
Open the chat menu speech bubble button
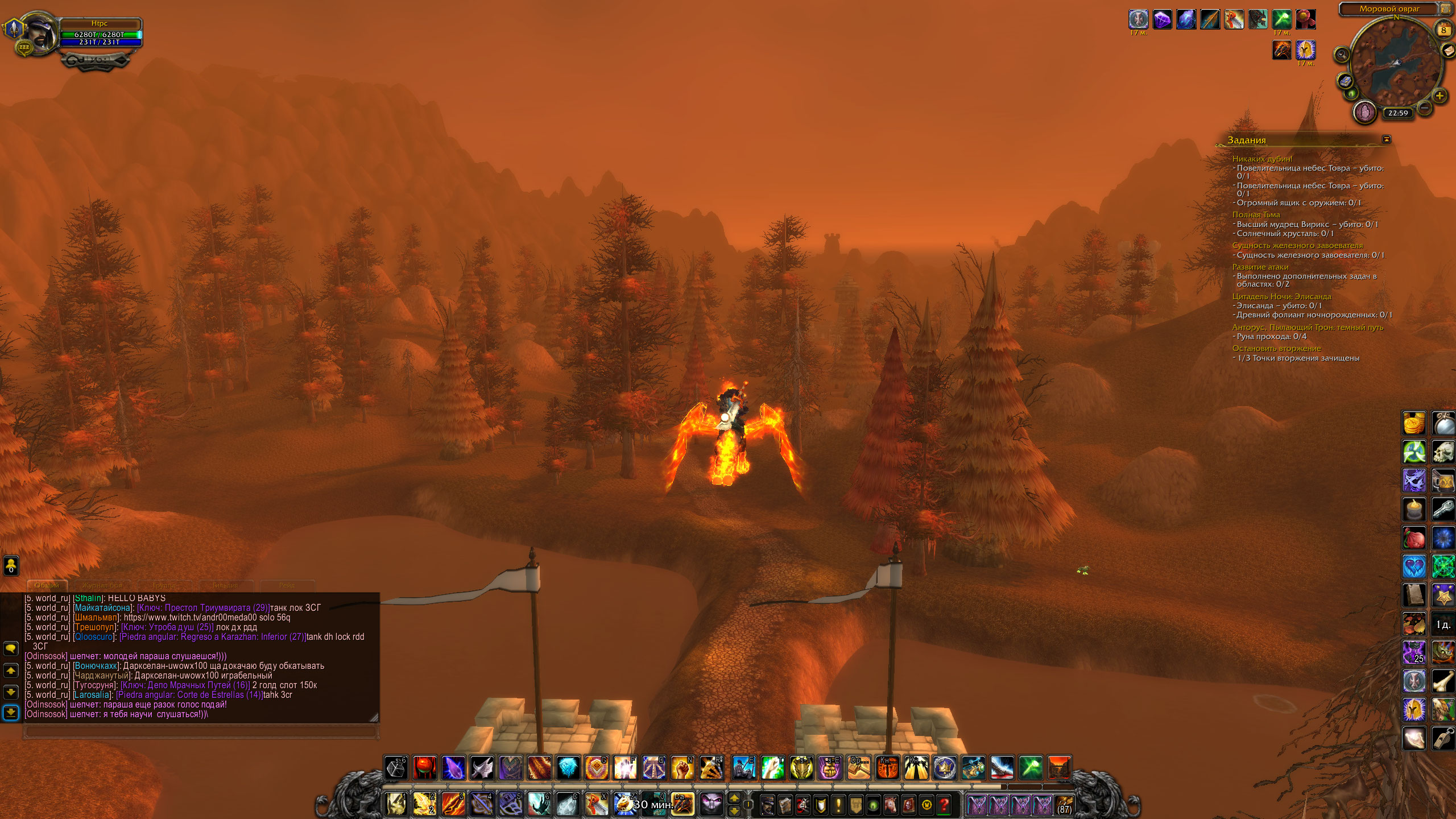(11, 648)
